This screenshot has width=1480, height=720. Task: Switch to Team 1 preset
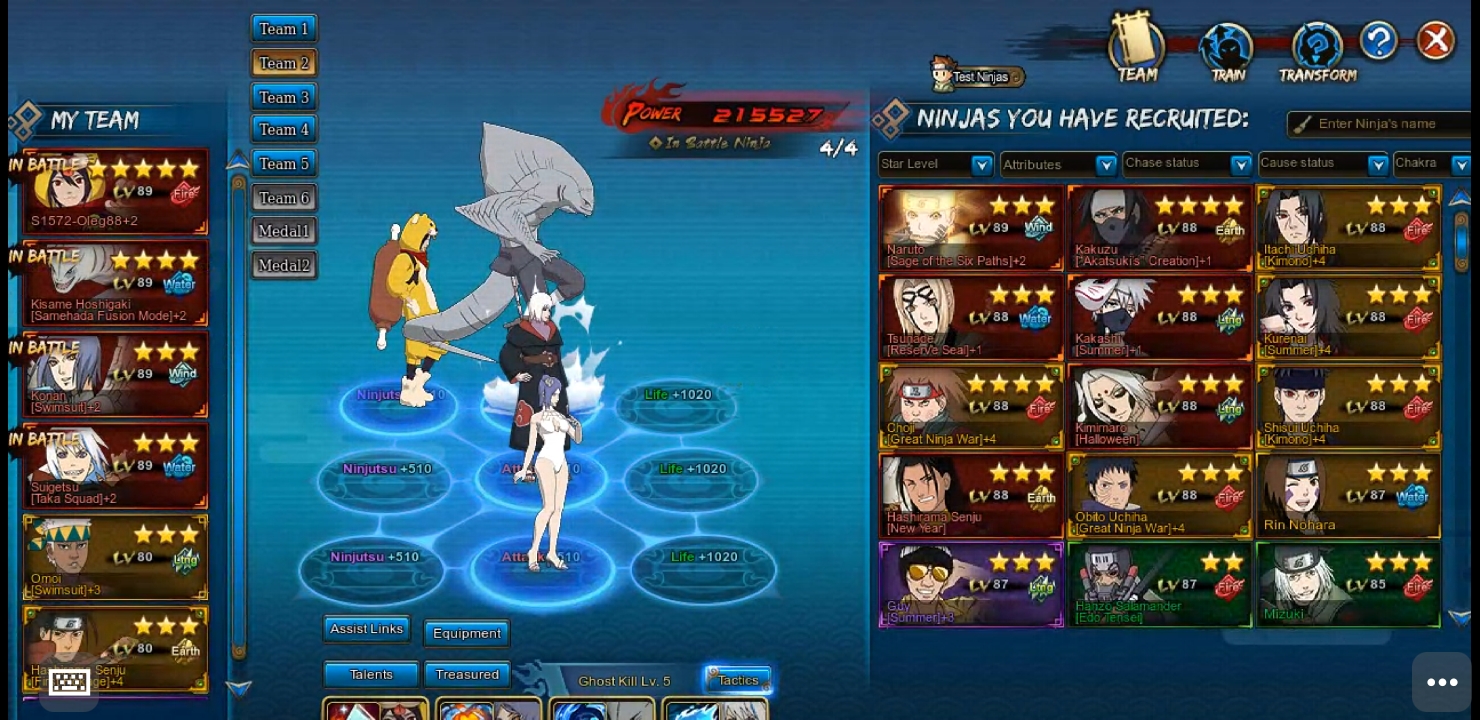(284, 29)
